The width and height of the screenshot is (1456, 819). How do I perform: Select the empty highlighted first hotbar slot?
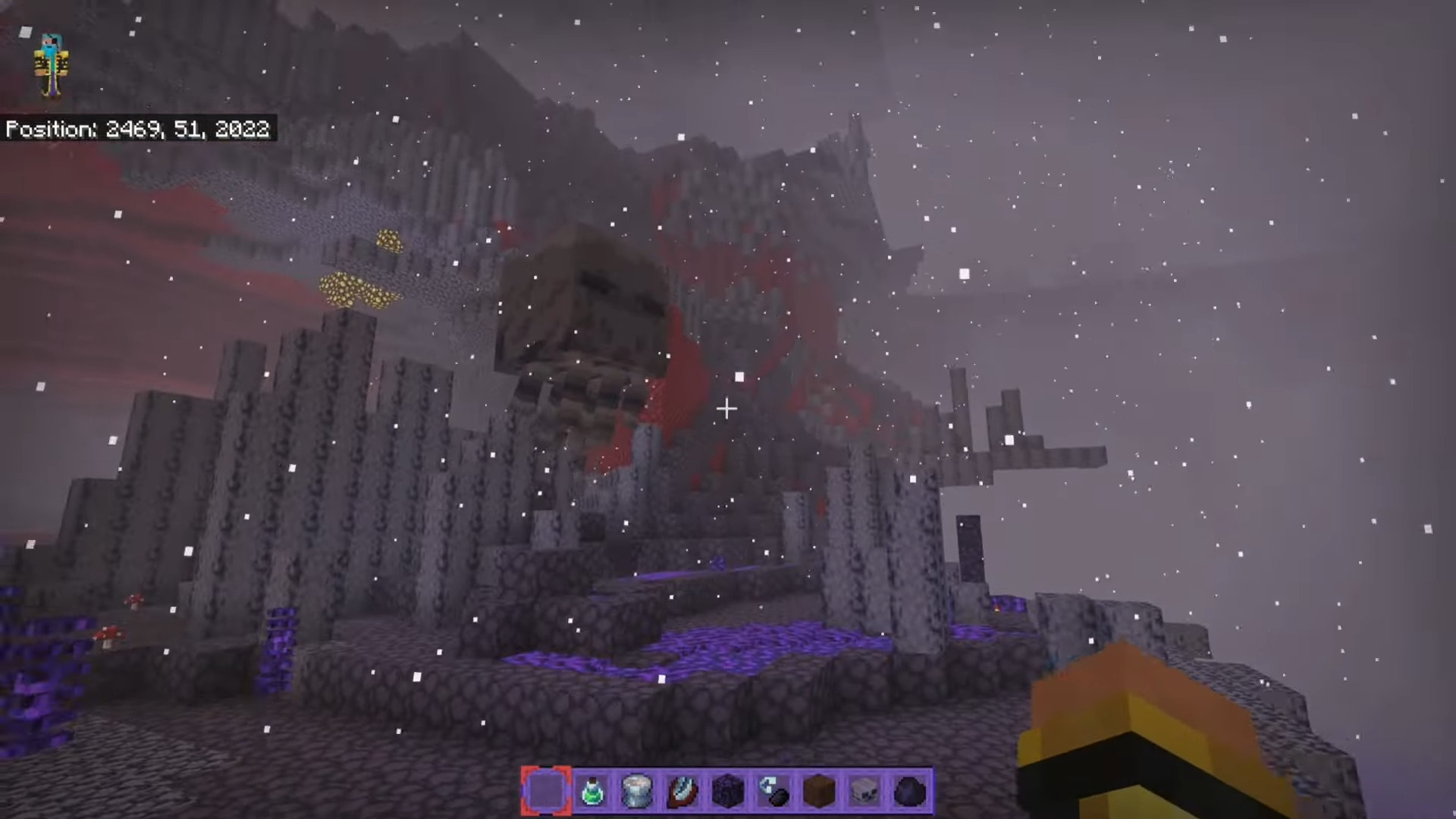point(546,792)
